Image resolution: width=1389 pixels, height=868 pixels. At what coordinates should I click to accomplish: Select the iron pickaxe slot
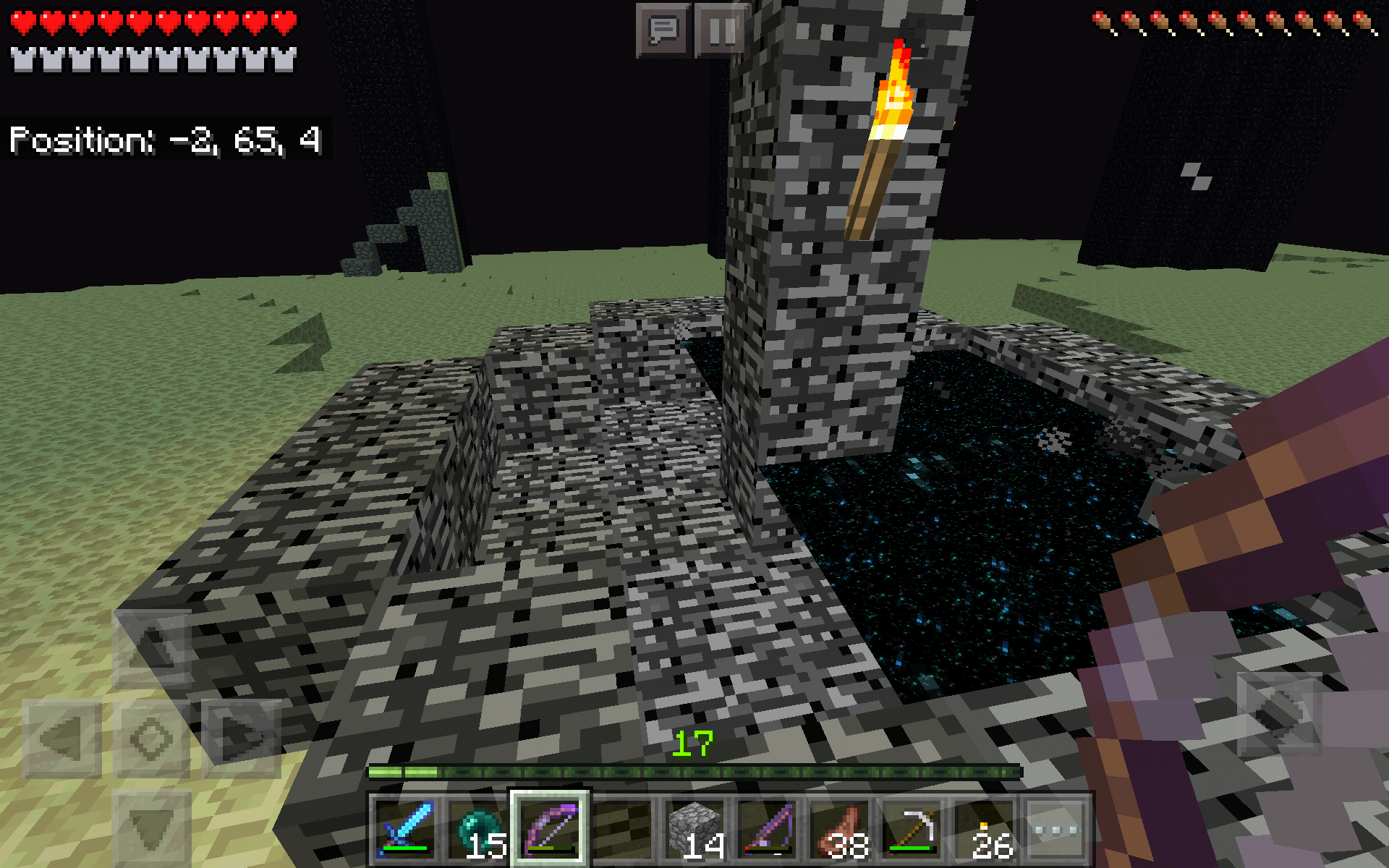(912, 829)
